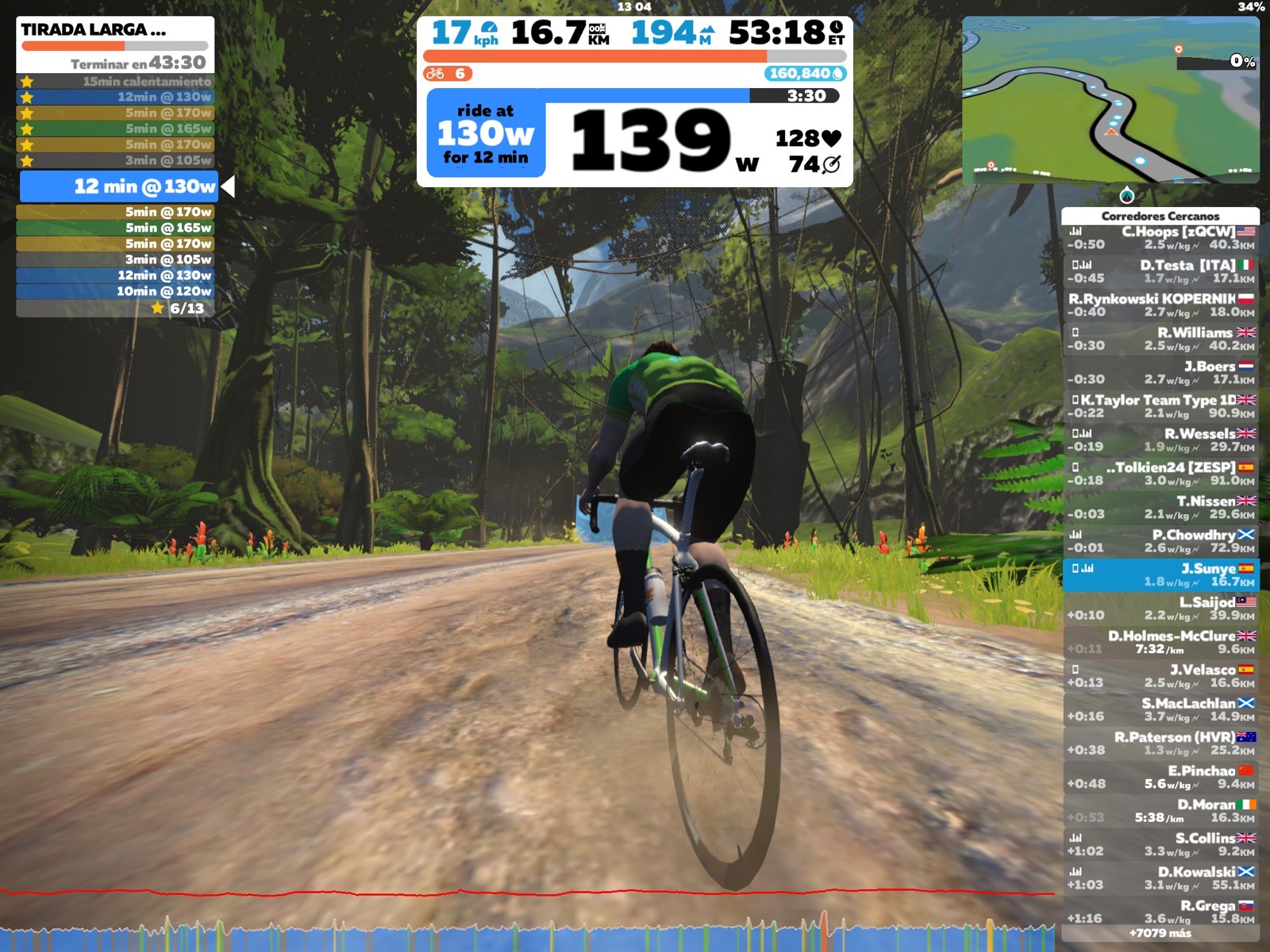The width and height of the screenshot is (1270, 952).
Task: Click P.Chowdhry in Corredores Cercanos
Action: click(1160, 541)
